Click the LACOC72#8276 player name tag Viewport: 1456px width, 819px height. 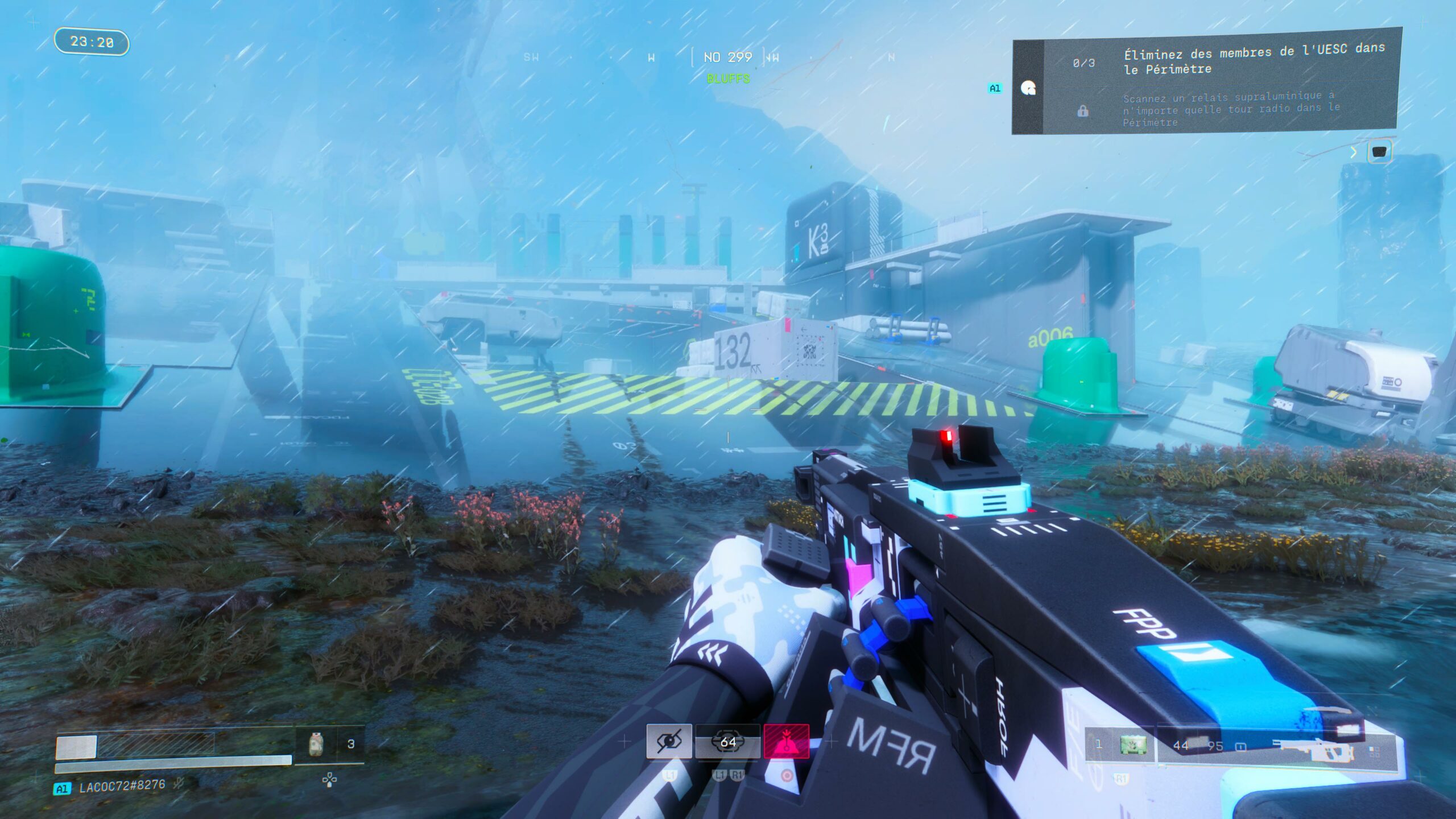(x=122, y=787)
